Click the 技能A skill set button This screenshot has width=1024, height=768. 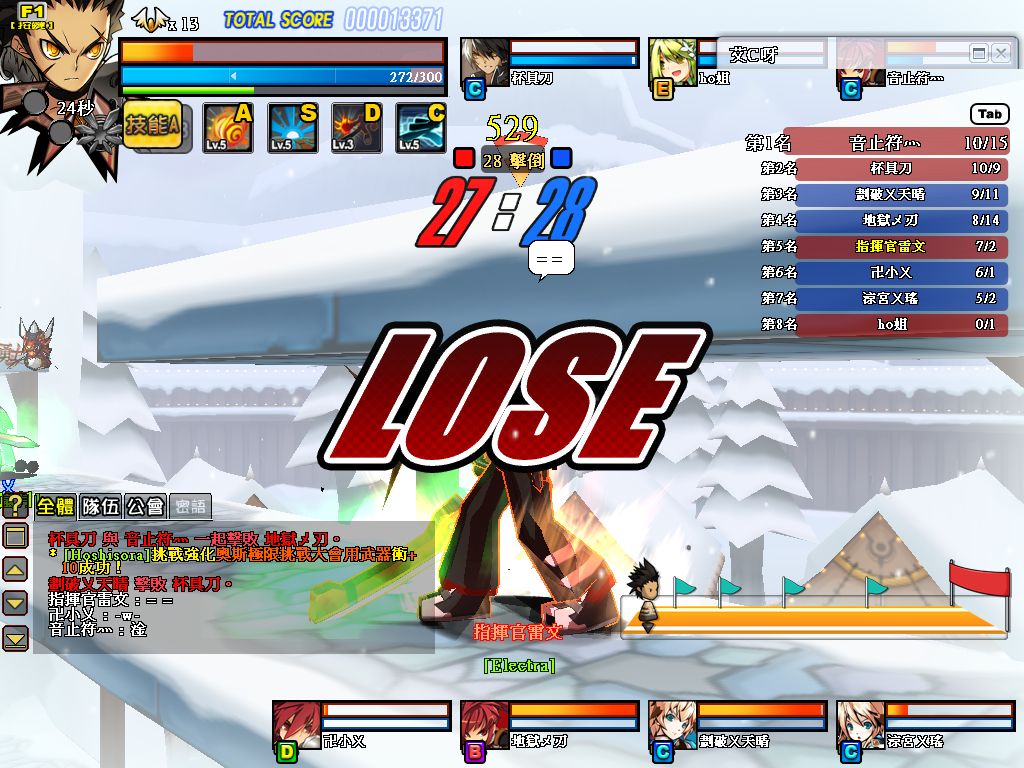click(152, 126)
